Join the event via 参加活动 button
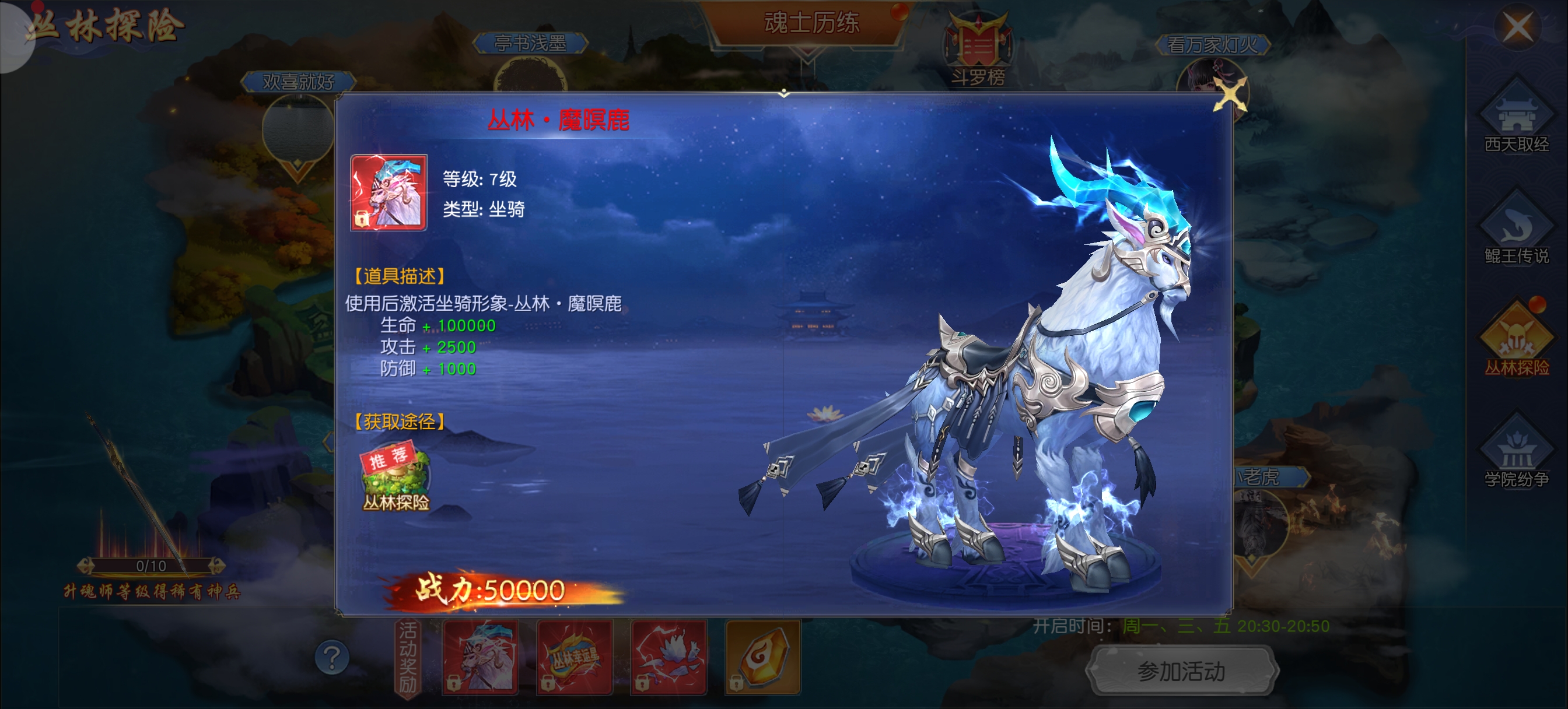This screenshot has width=1568, height=709. (1181, 671)
